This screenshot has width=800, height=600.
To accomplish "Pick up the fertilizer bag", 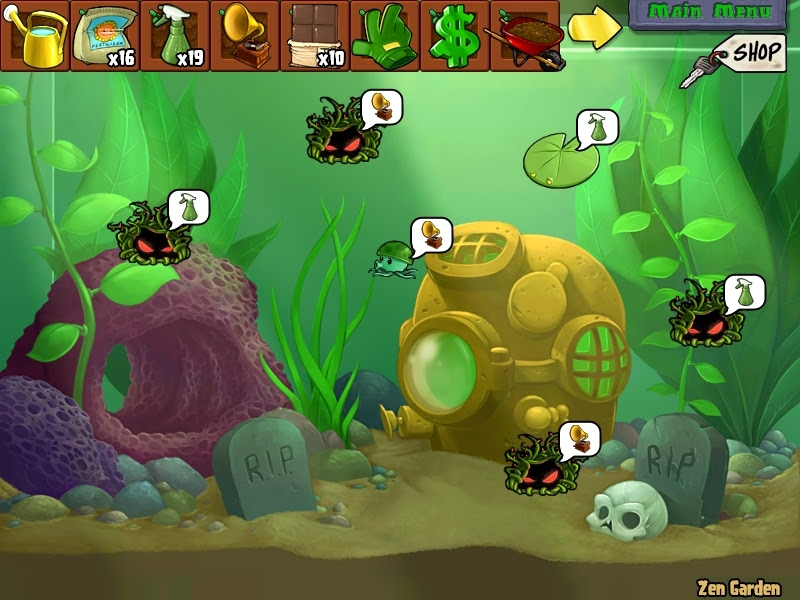I will [x=104, y=36].
